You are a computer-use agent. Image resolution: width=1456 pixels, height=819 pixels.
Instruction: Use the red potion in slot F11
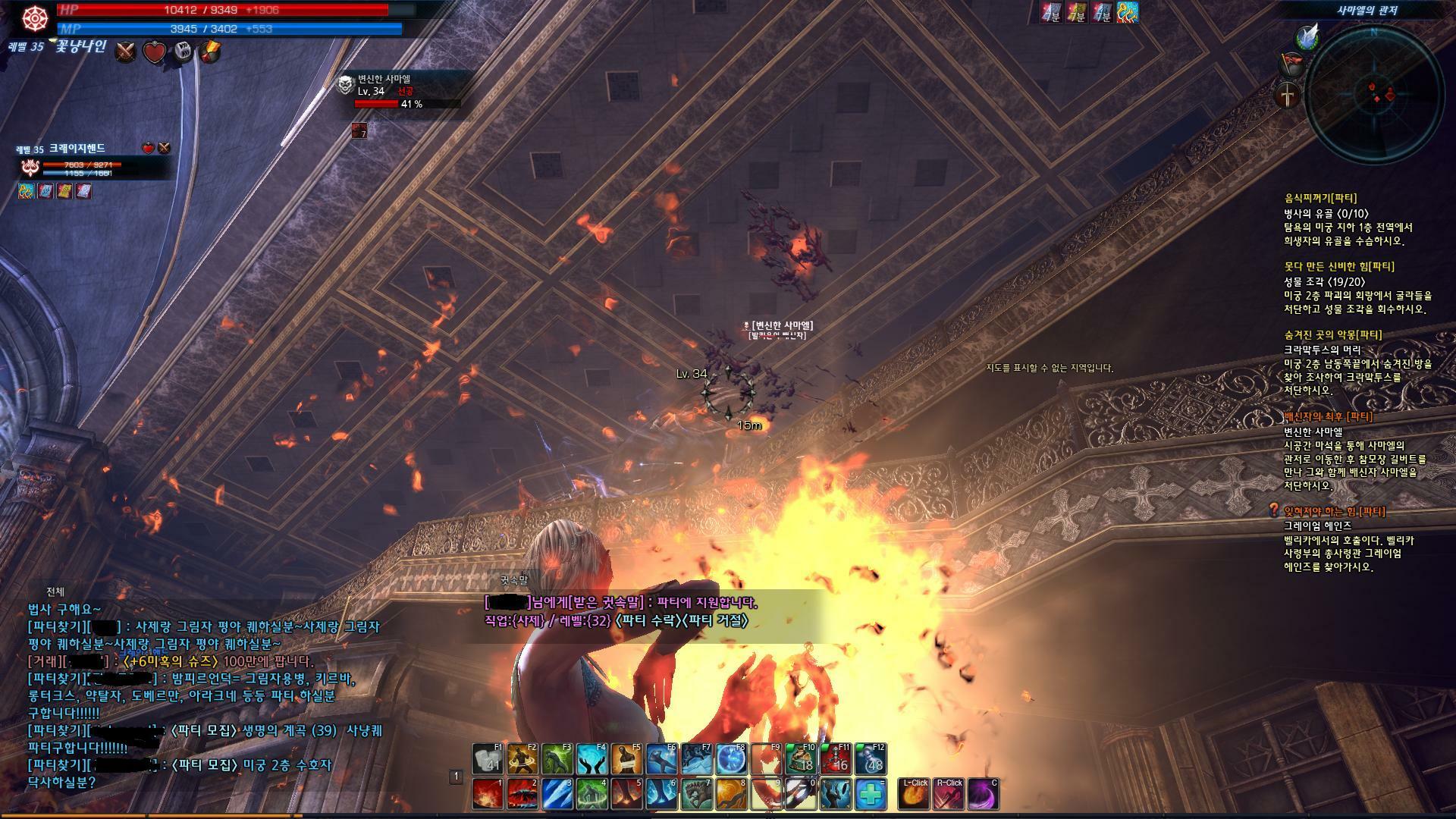coord(835,759)
